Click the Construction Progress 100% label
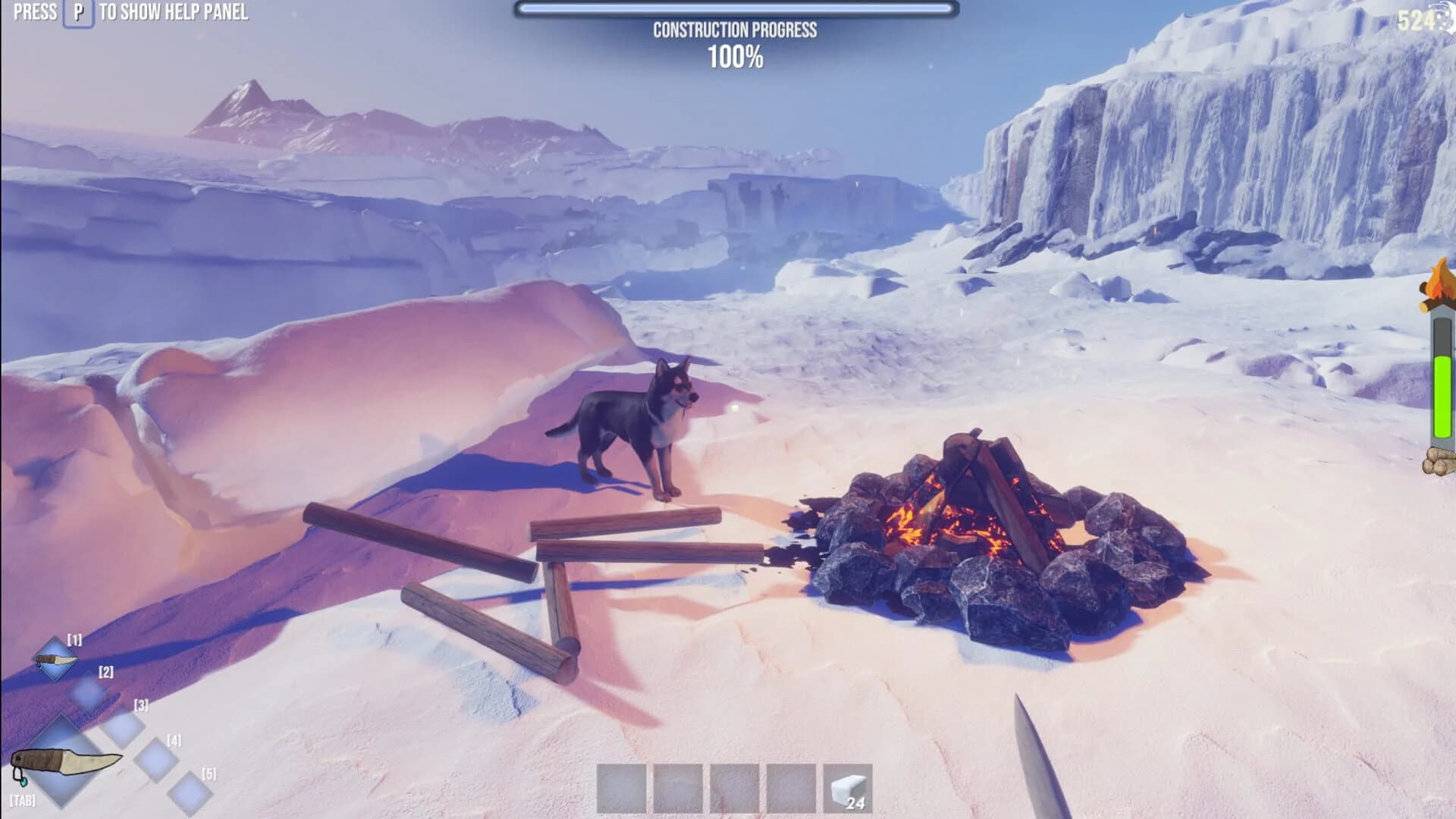This screenshot has width=1456, height=819. click(734, 42)
